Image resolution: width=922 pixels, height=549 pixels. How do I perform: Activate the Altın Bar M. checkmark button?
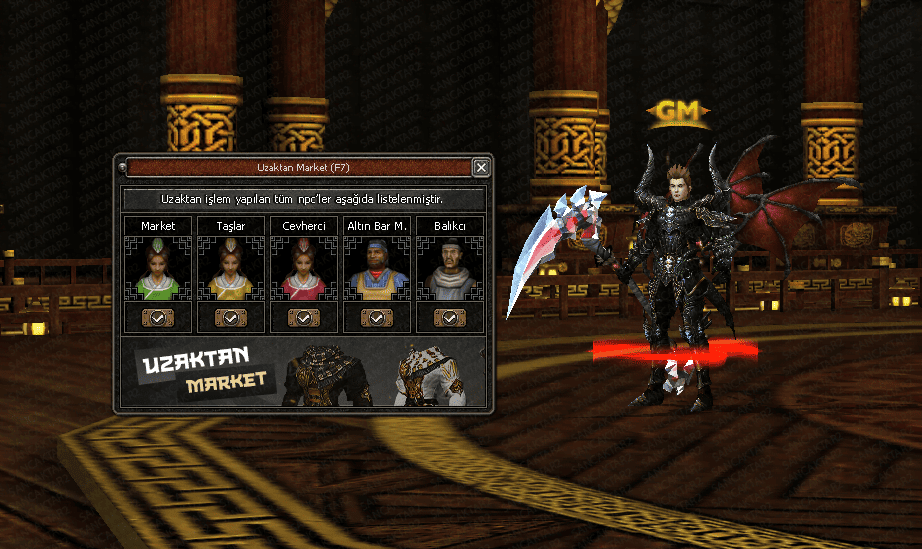(x=377, y=317)
